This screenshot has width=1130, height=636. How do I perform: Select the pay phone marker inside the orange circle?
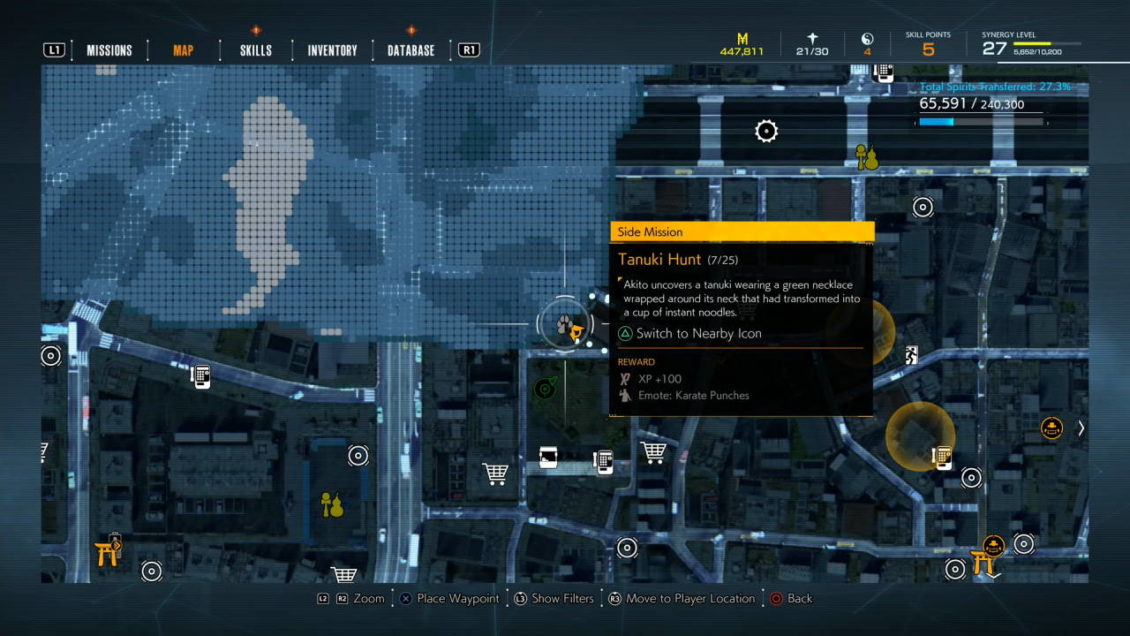[940, 456]
